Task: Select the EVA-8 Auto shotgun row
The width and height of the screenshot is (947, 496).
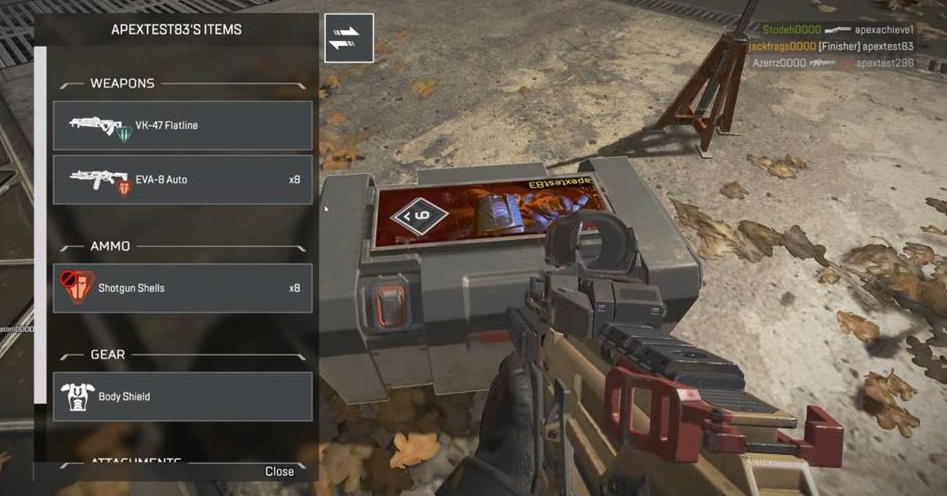Action: point(183,180)
